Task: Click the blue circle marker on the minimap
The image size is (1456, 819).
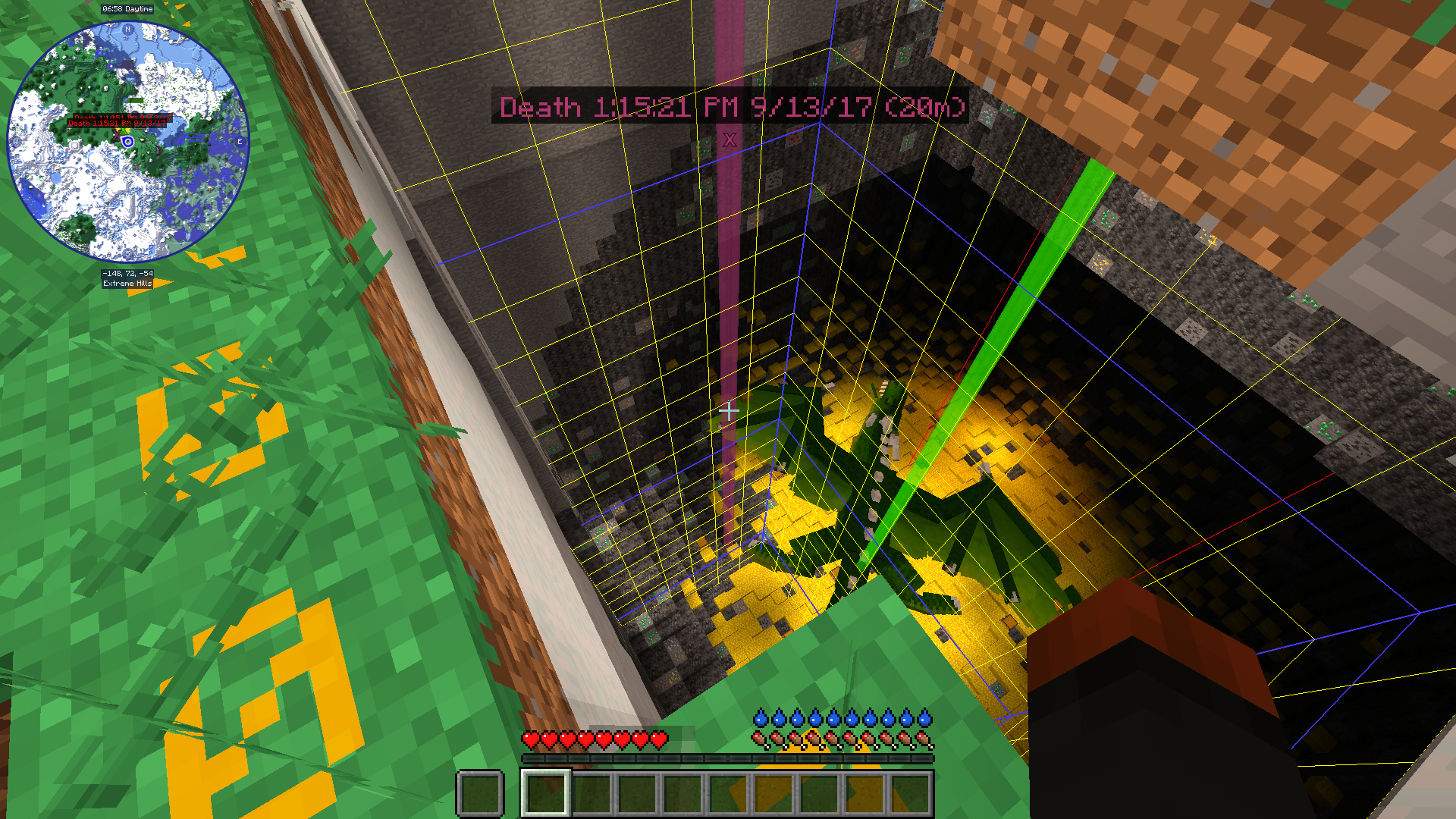Action: (127, 142)
